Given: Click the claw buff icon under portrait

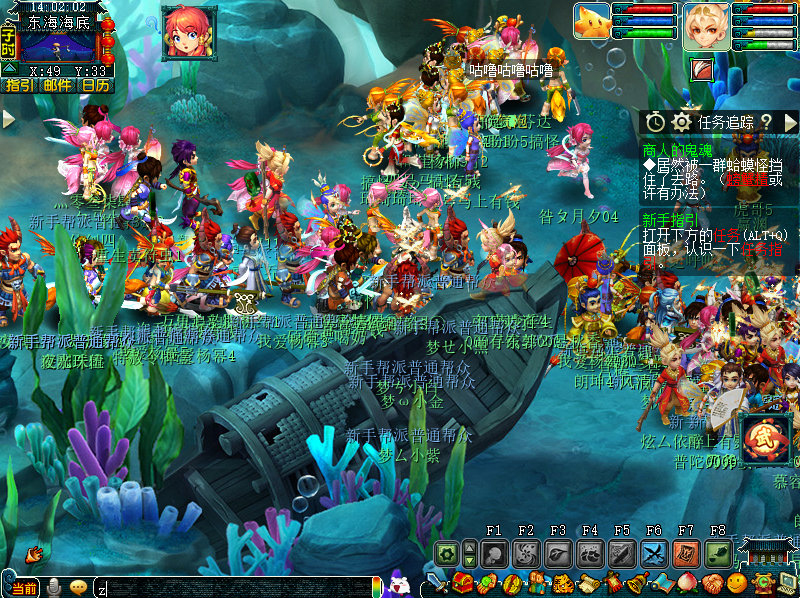Looking at the screenshot, I should [703, 68].
